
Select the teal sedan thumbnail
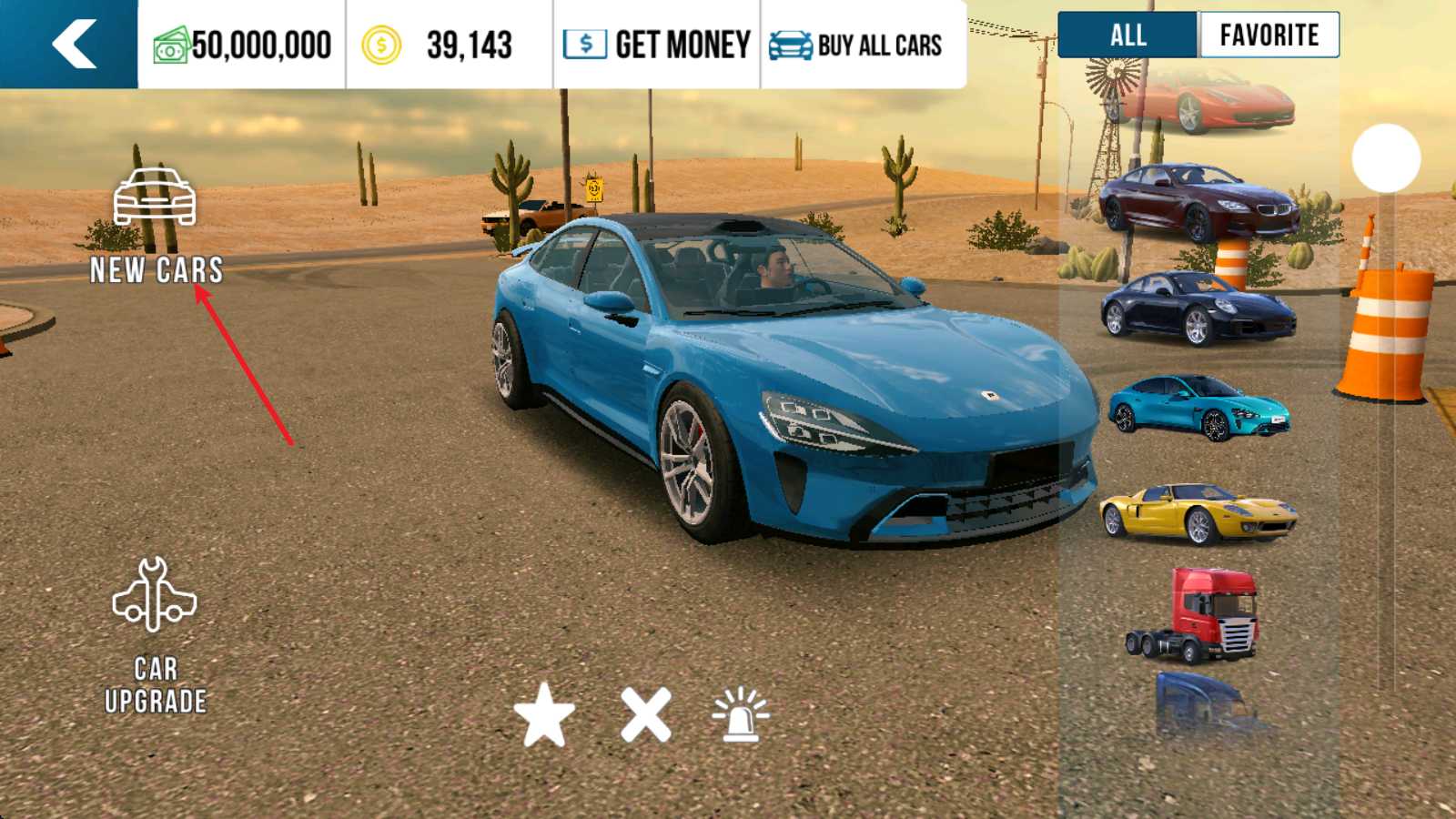pyautogui.click(x=1198, y=407)
